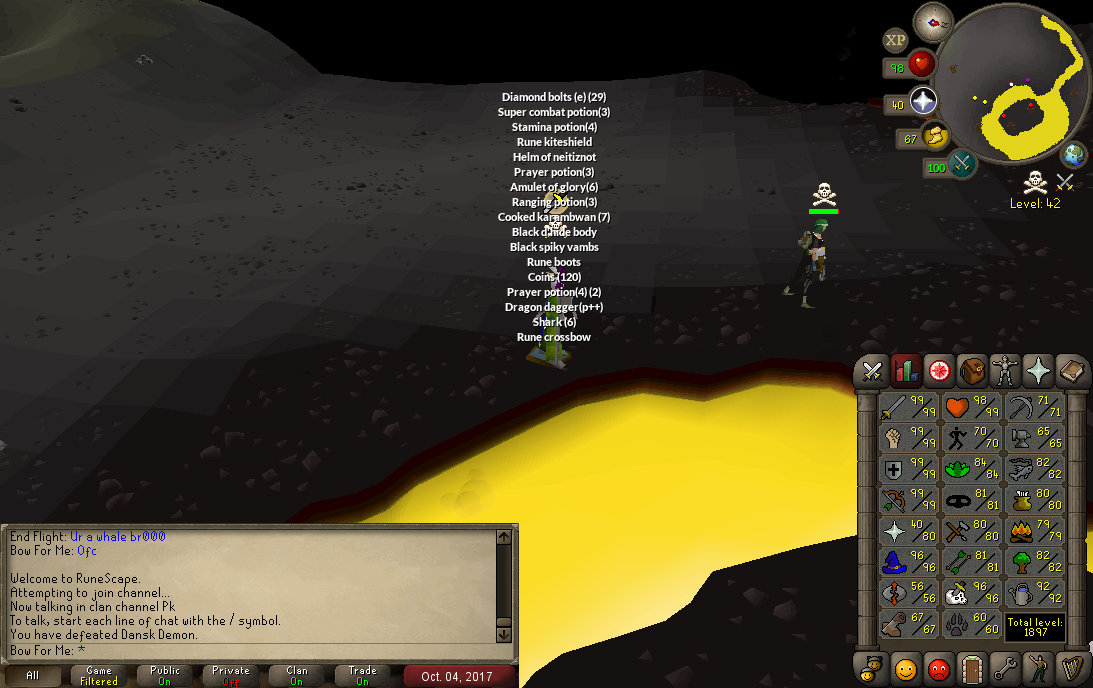The width and height of the screenshot is (1093, 688).
Task: Open the world map globe
Action: click(1075, 155)
